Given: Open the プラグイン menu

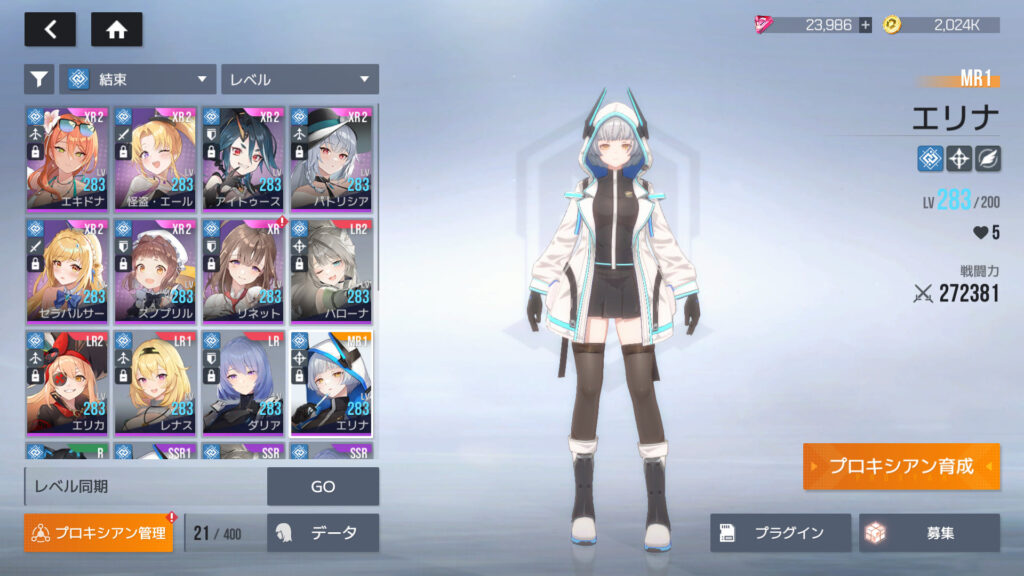Looking at the screenshot, I should pyautogui.click(x=780, y=533).
